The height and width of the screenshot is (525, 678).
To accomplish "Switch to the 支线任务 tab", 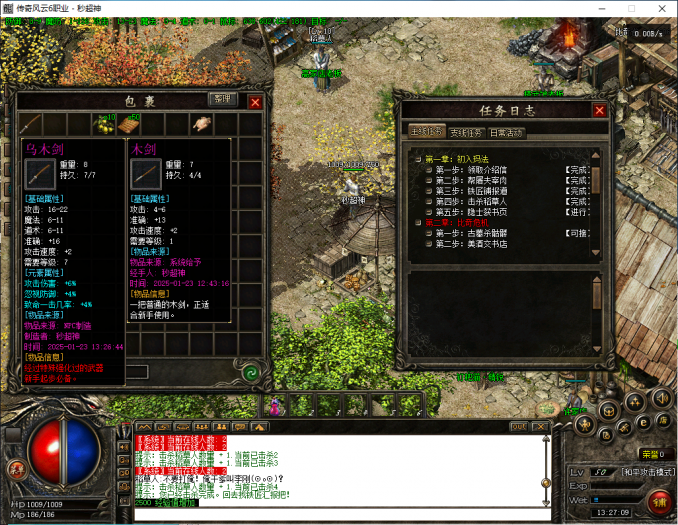I will 466,132.
